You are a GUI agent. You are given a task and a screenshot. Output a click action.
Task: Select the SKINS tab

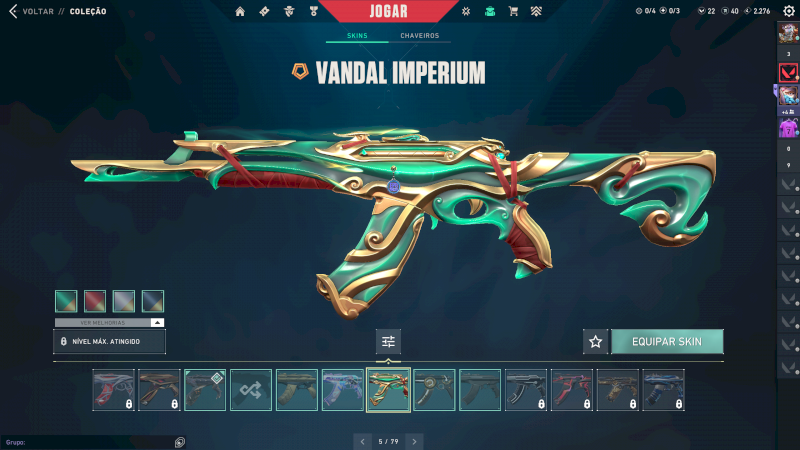pyautogui.click(x=357, y=36)
